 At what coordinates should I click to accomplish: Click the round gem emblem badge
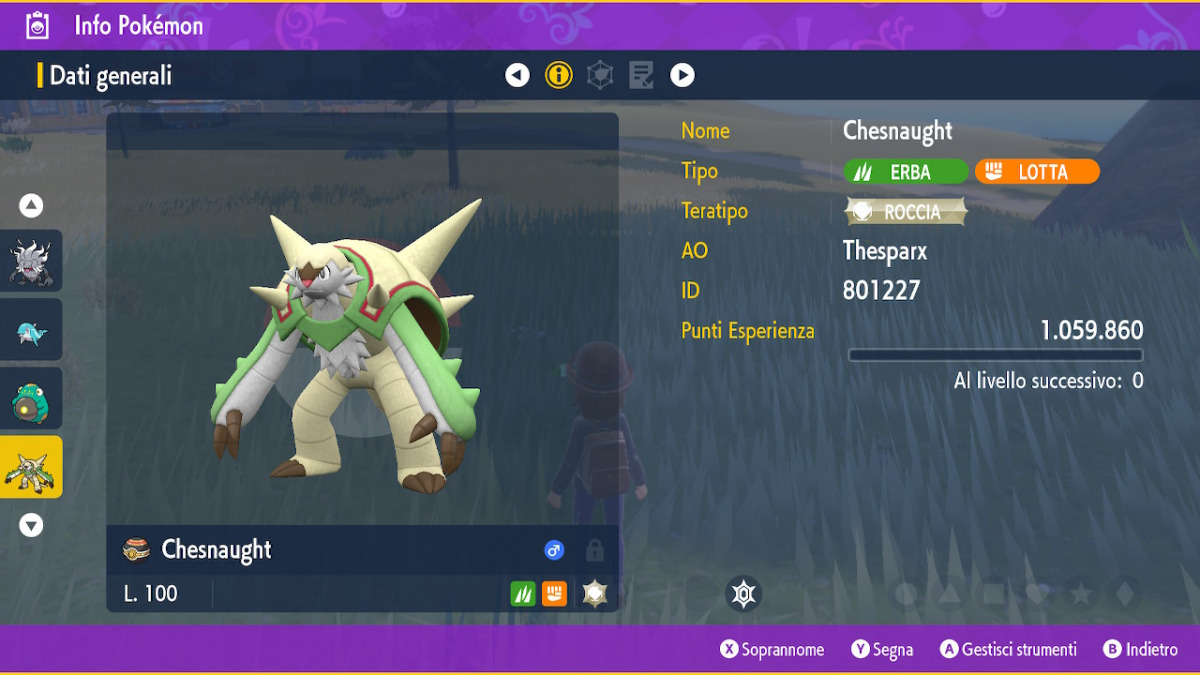click(x=743, y=594)
